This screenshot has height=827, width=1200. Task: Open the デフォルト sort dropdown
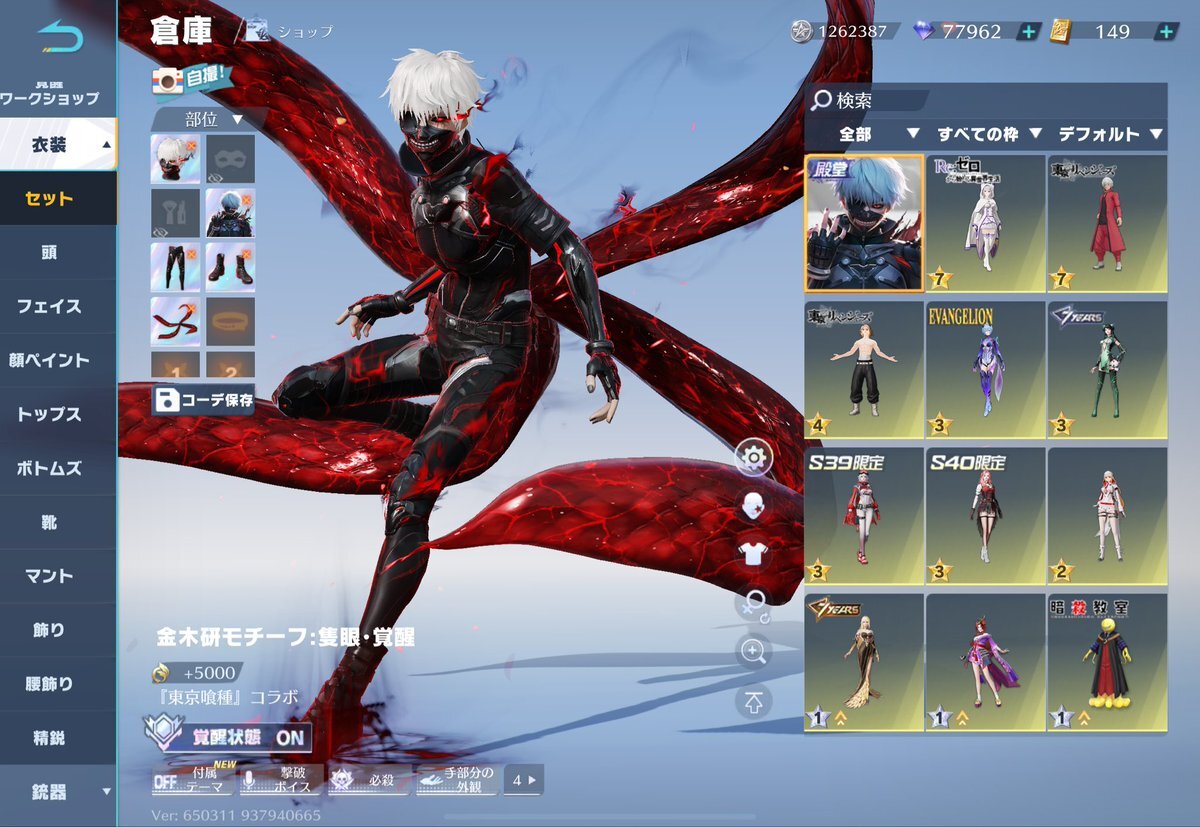point(1110,133)
